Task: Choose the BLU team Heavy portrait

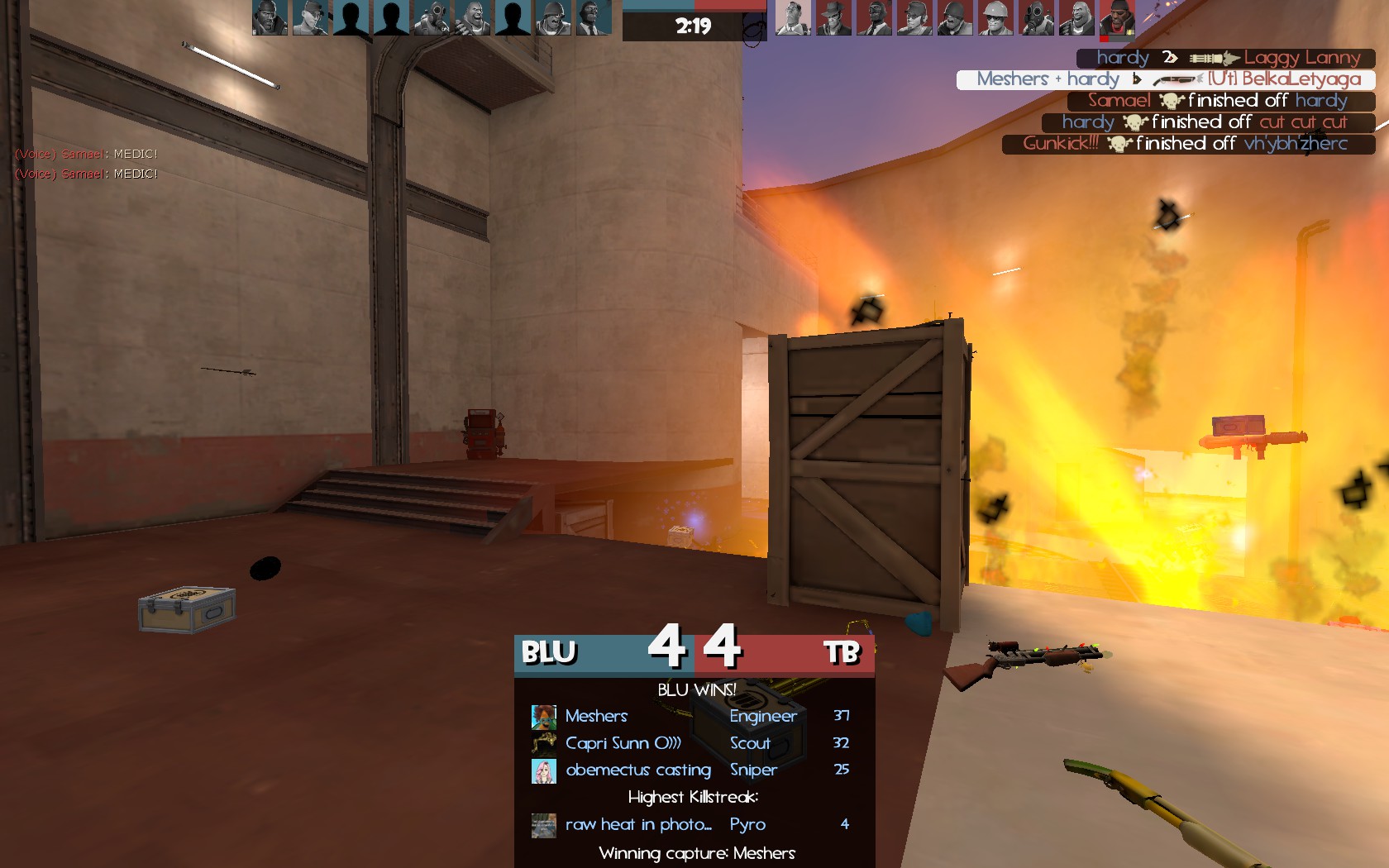Action: (472, 17)
